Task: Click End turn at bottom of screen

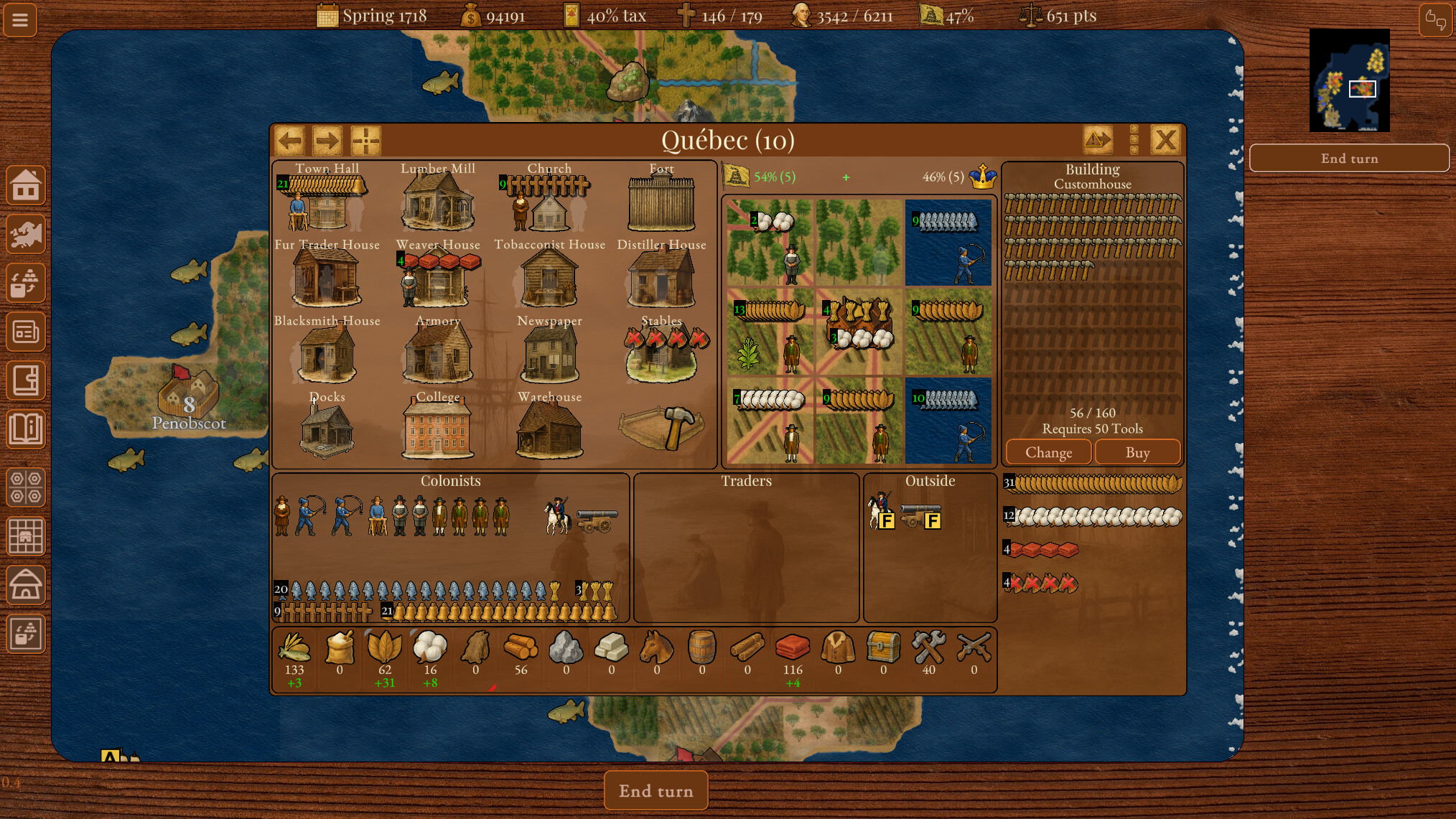Action: tap(655, 790)
